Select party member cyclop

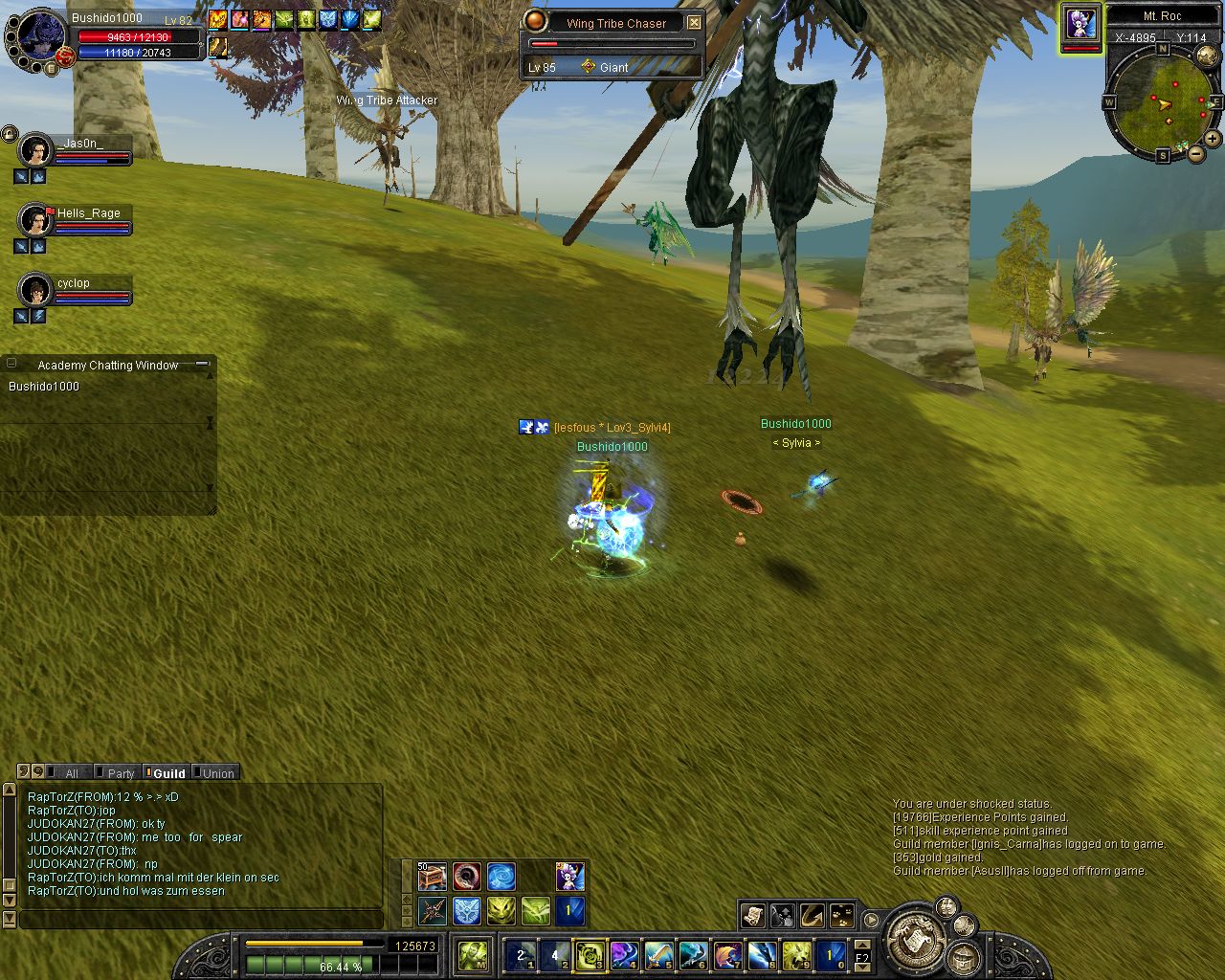click(x=36, y=289)
